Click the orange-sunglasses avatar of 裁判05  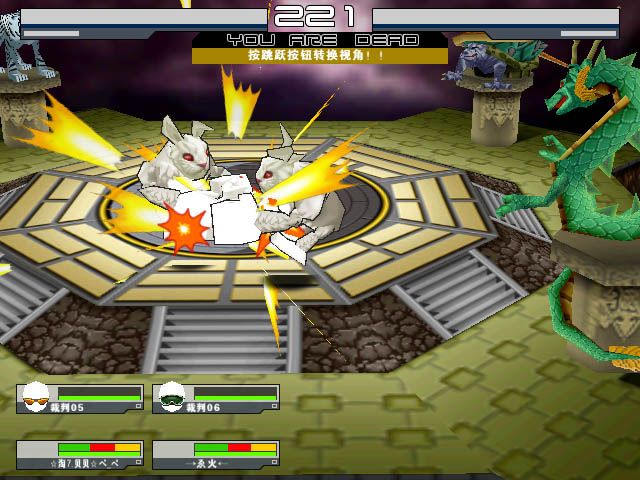(x=37, y=397)
